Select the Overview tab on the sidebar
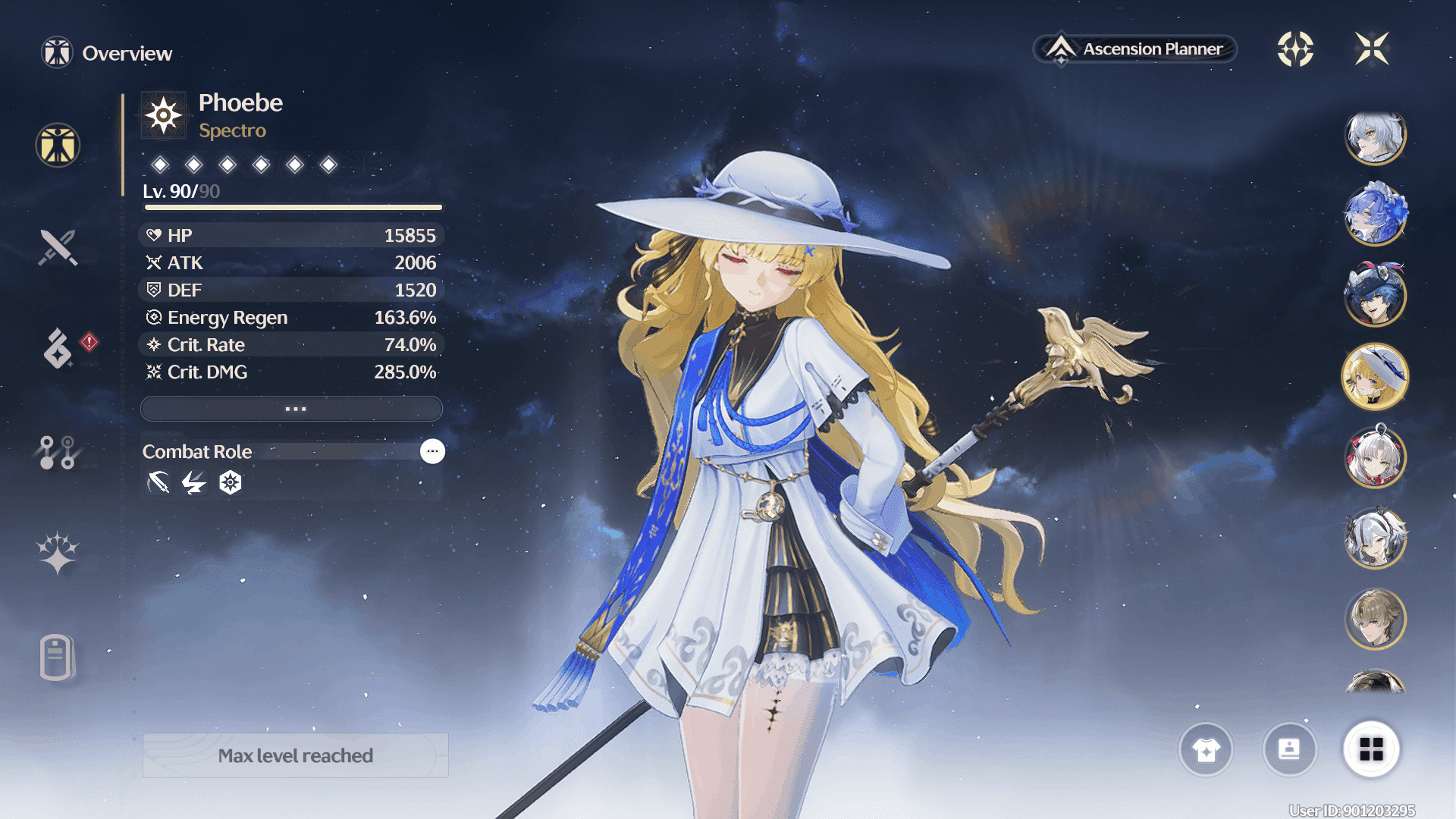1456x819 pixels. coord(58,145)
